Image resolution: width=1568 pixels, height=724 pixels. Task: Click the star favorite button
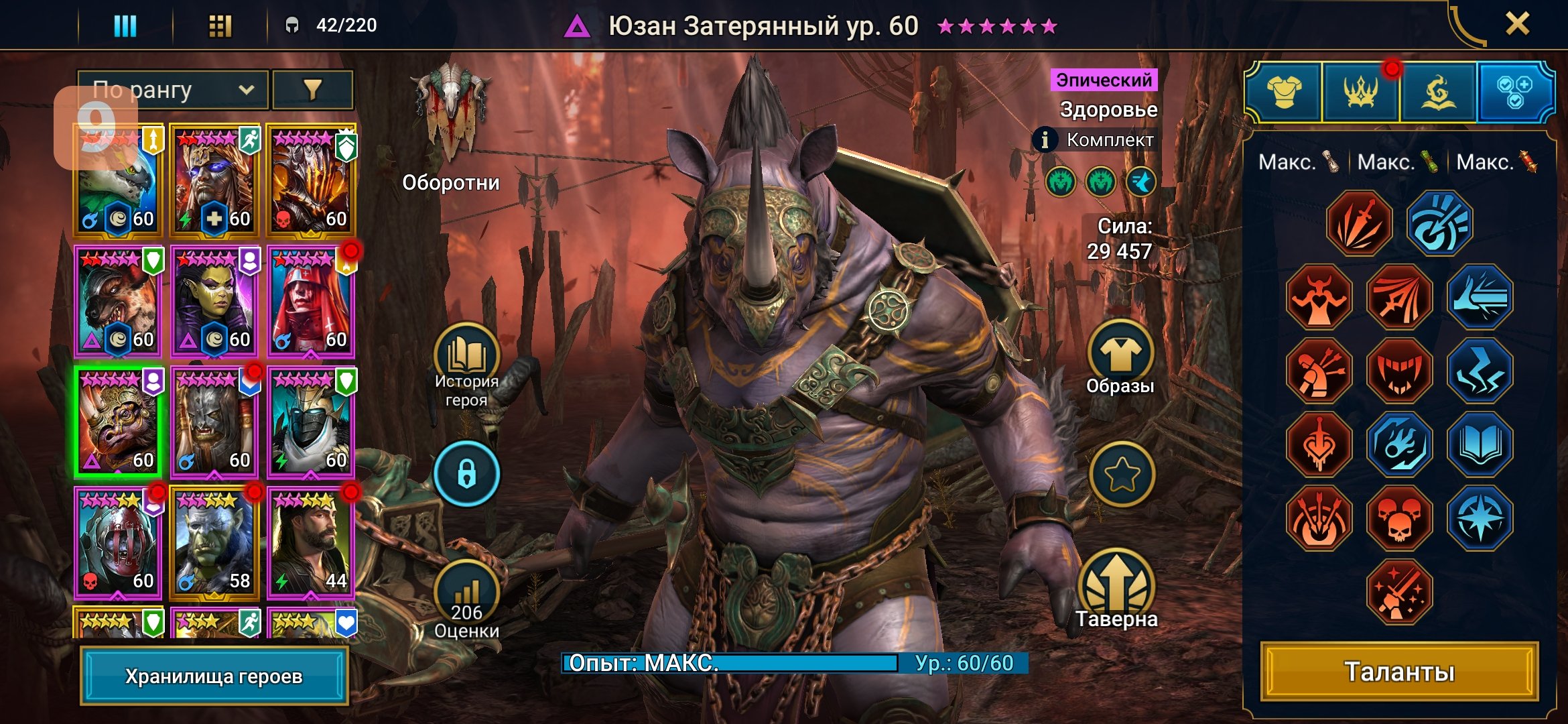1122,475
